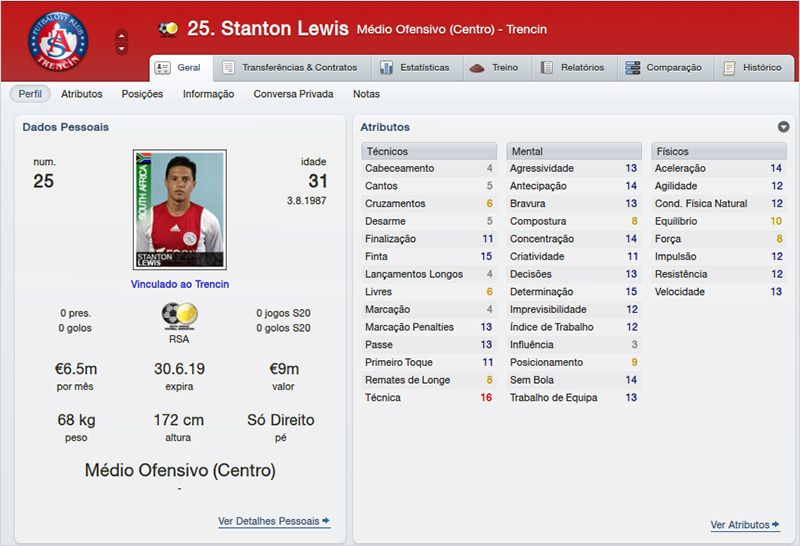Viewport: 800px width, 546px height.
Task: Open Transferências & Contratos tab
Action: coord(289,68)
